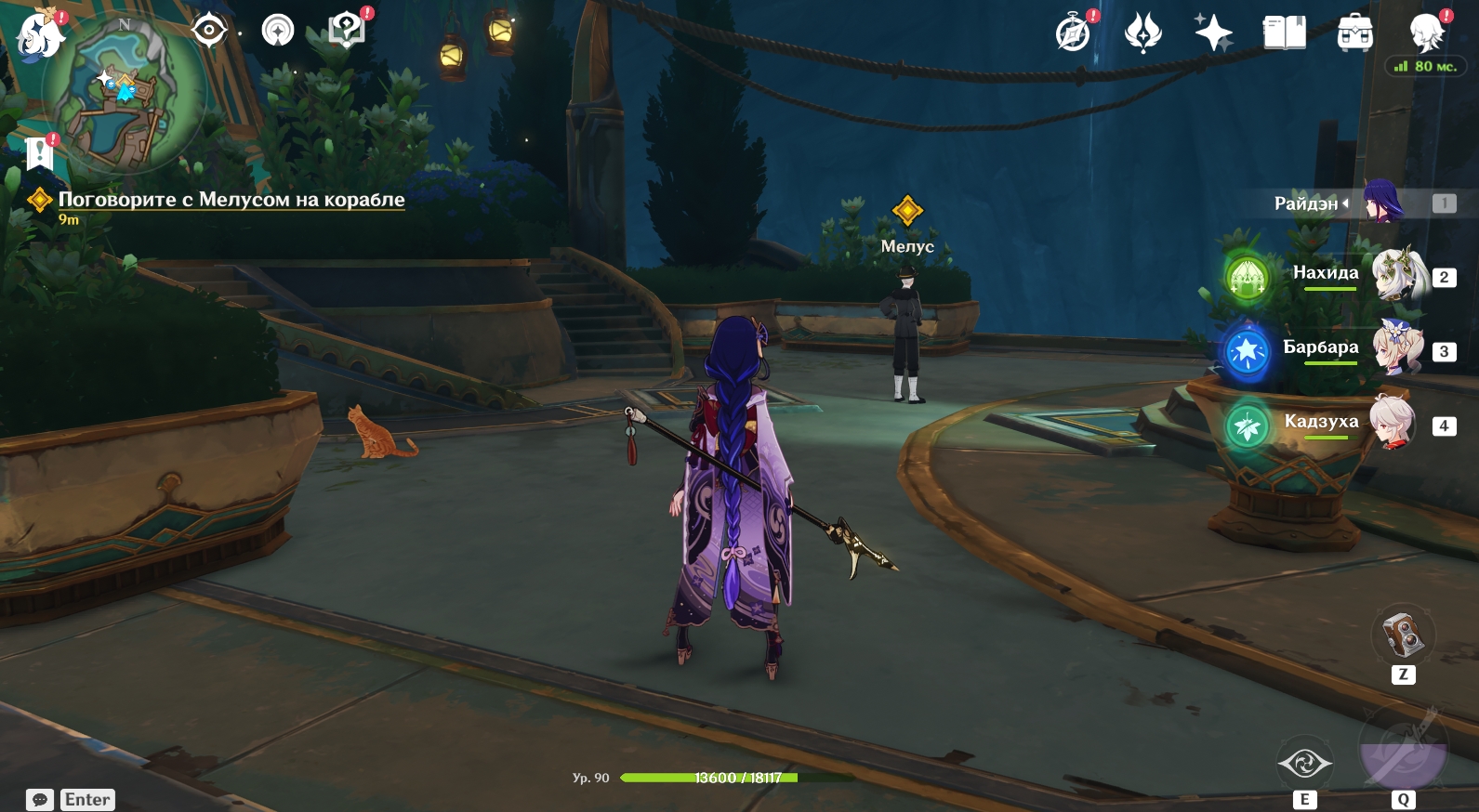Open the circular minimap
Viewport: 1479px width, 812px height.
pos(125,93)
